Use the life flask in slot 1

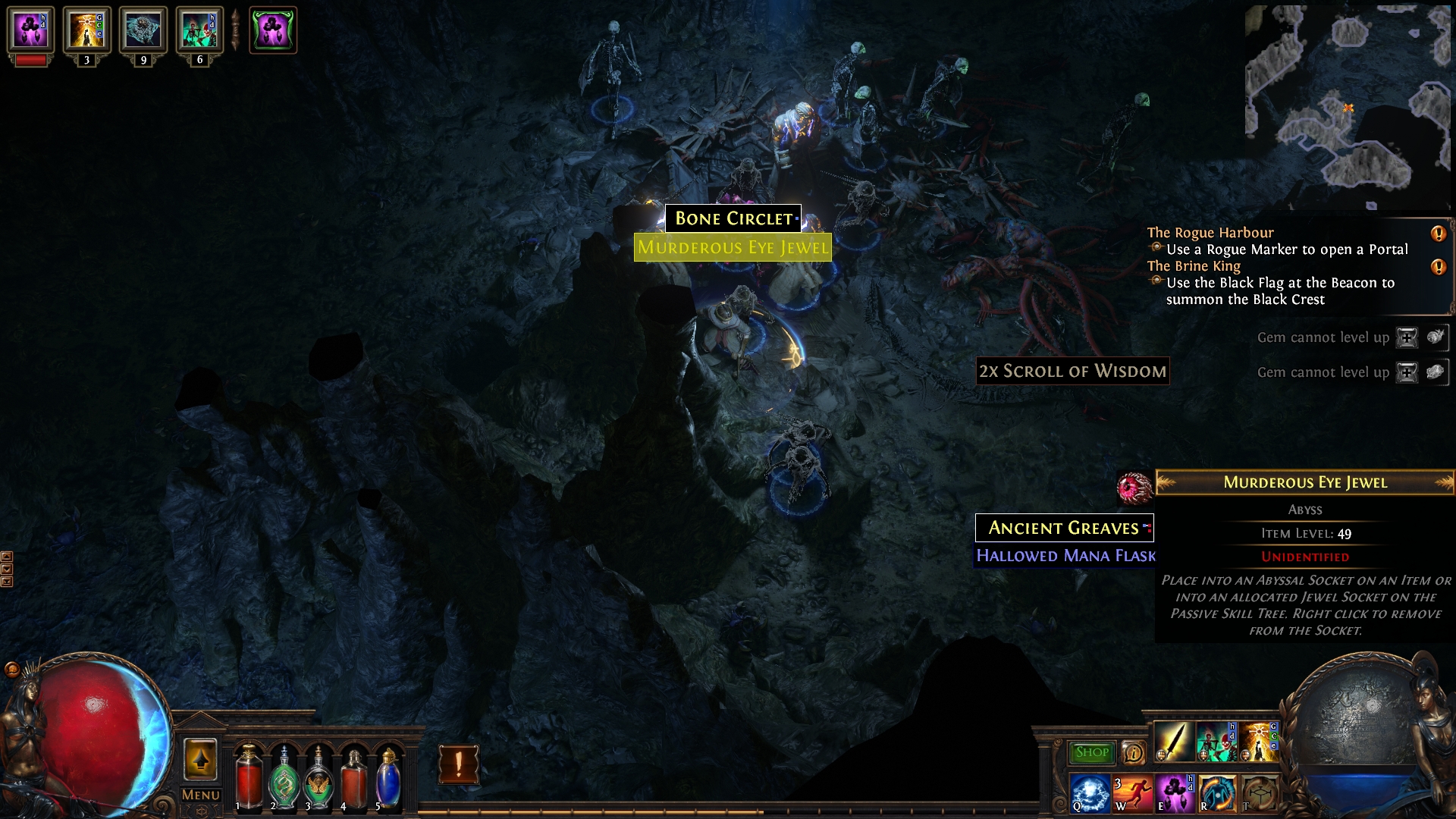(x=248, y=777)
